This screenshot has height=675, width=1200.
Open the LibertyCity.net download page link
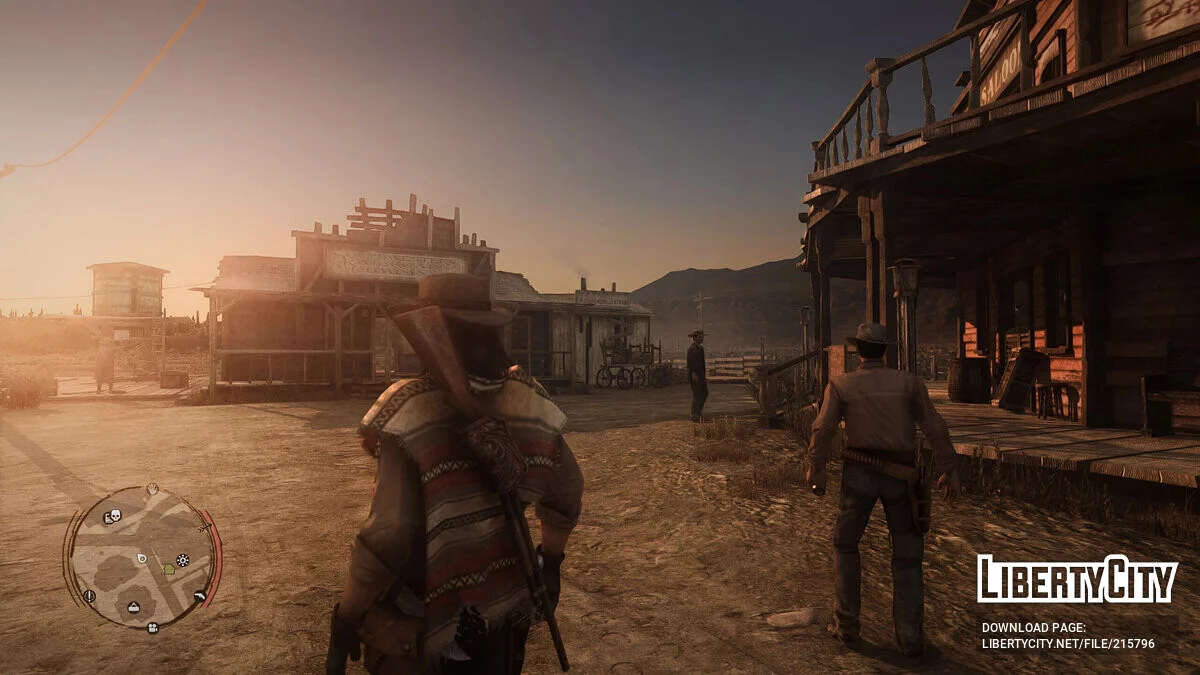1067,644
